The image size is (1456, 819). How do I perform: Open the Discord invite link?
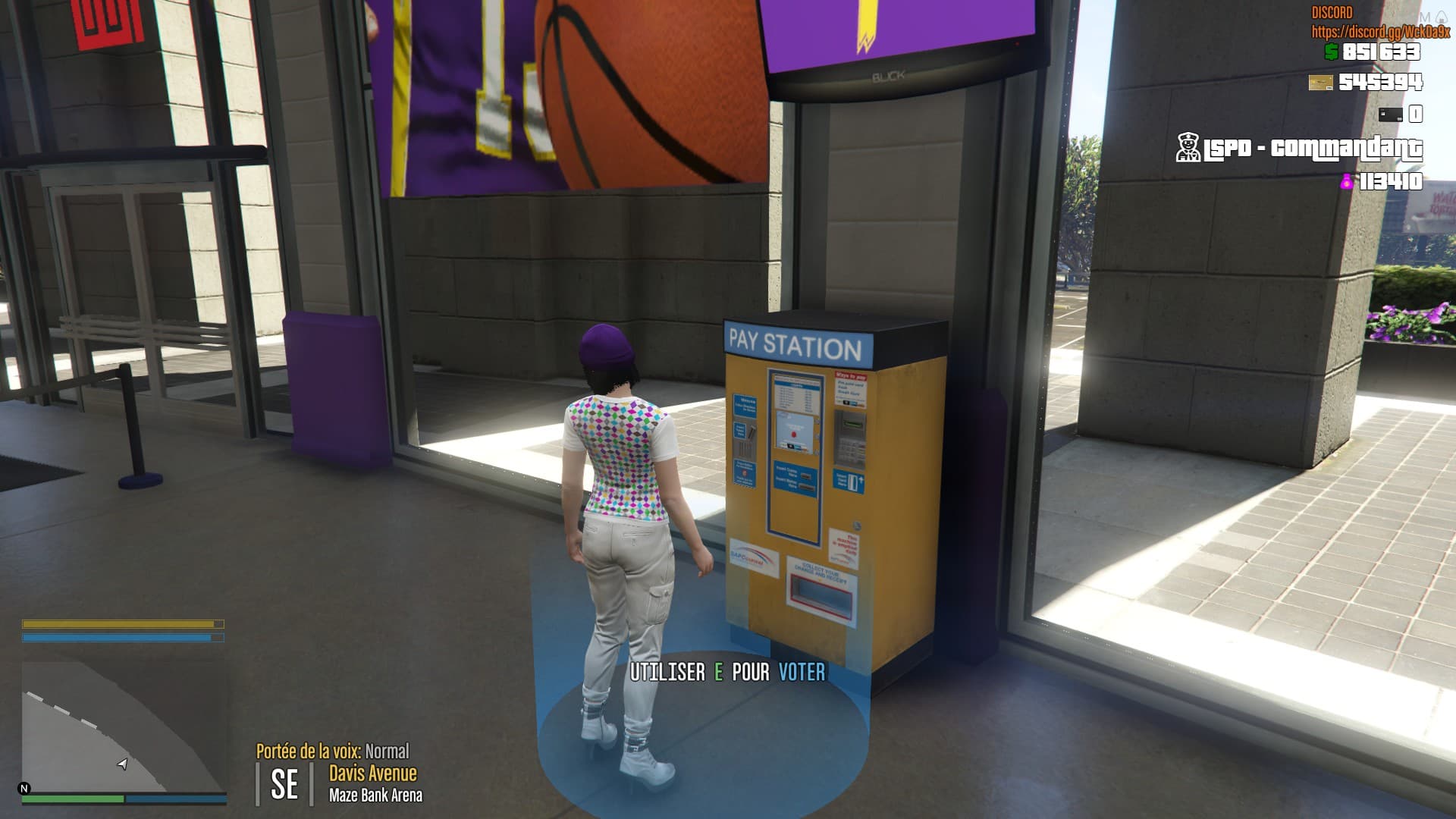[1380, 32]
